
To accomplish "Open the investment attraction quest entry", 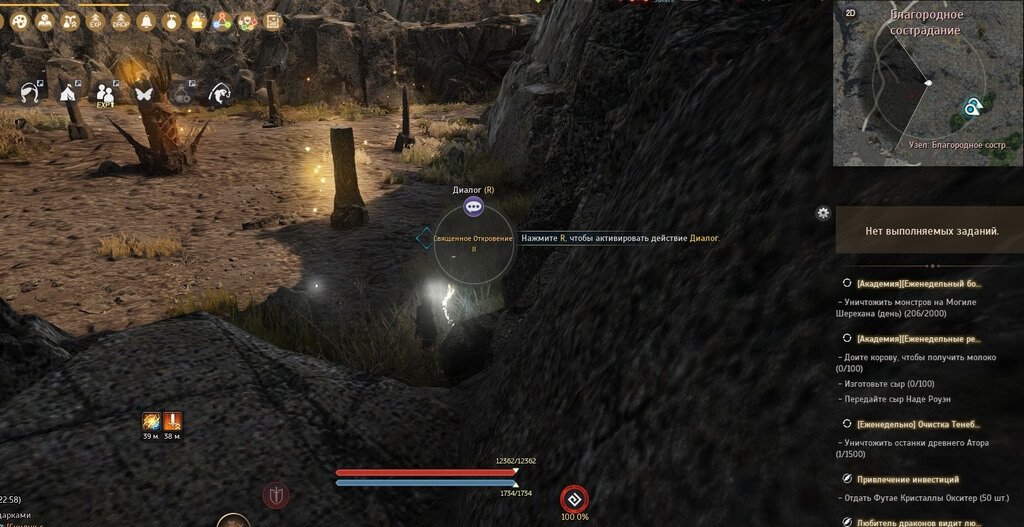I will 907,479.
